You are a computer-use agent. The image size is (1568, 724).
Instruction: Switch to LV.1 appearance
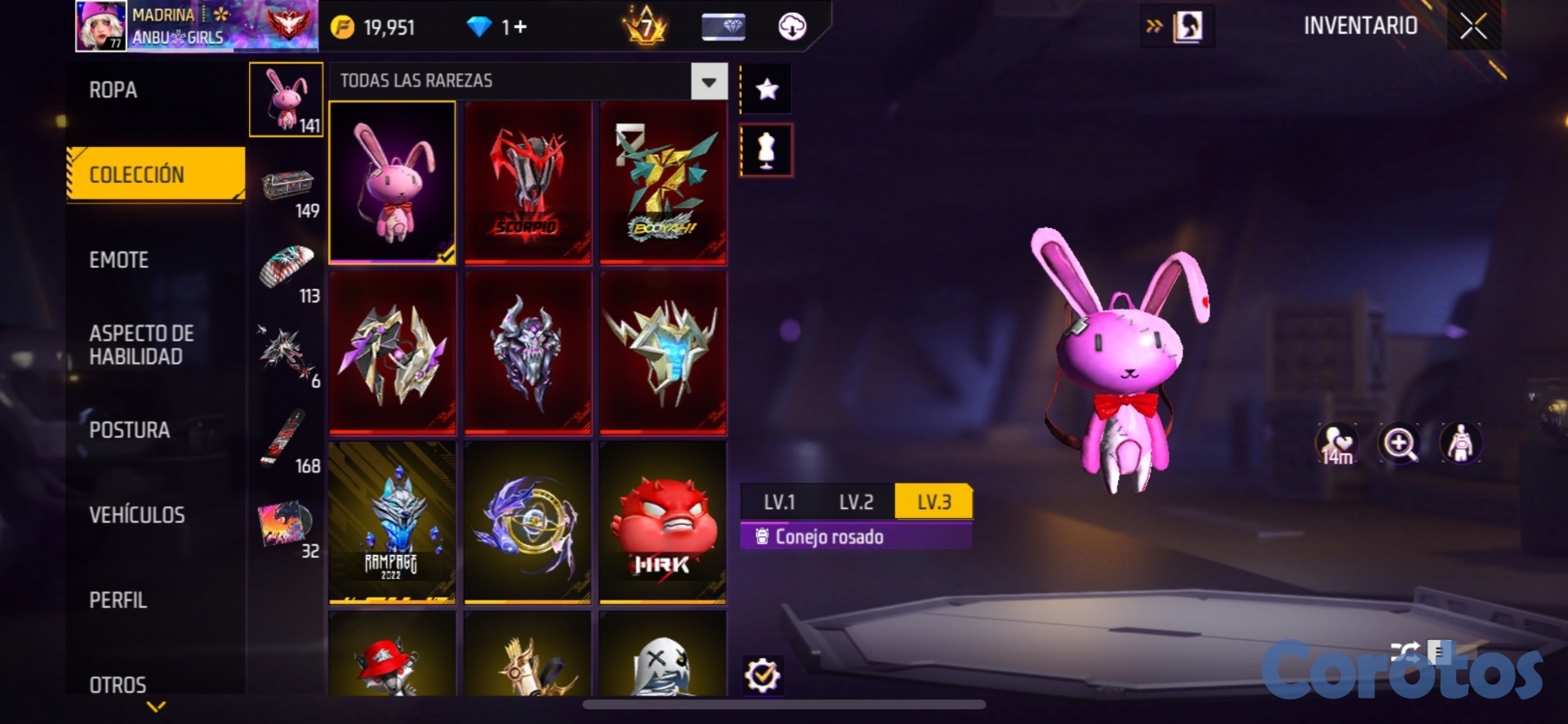pyautogui.click(x=779, y=502)
